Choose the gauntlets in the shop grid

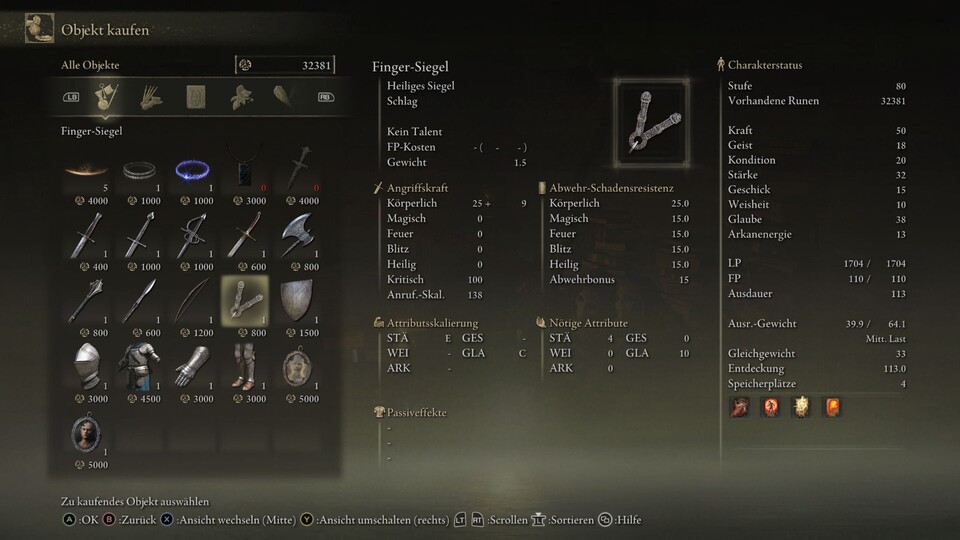191,365
